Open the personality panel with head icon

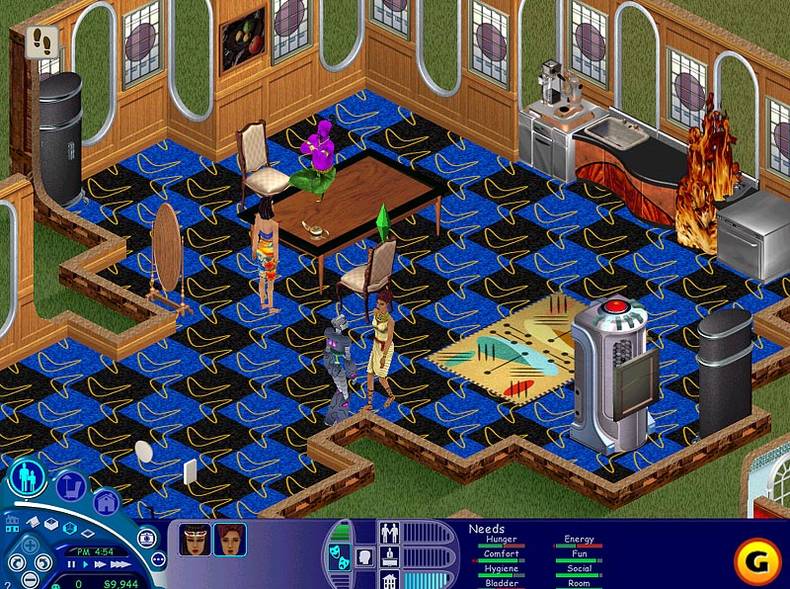tap(364, 556)
